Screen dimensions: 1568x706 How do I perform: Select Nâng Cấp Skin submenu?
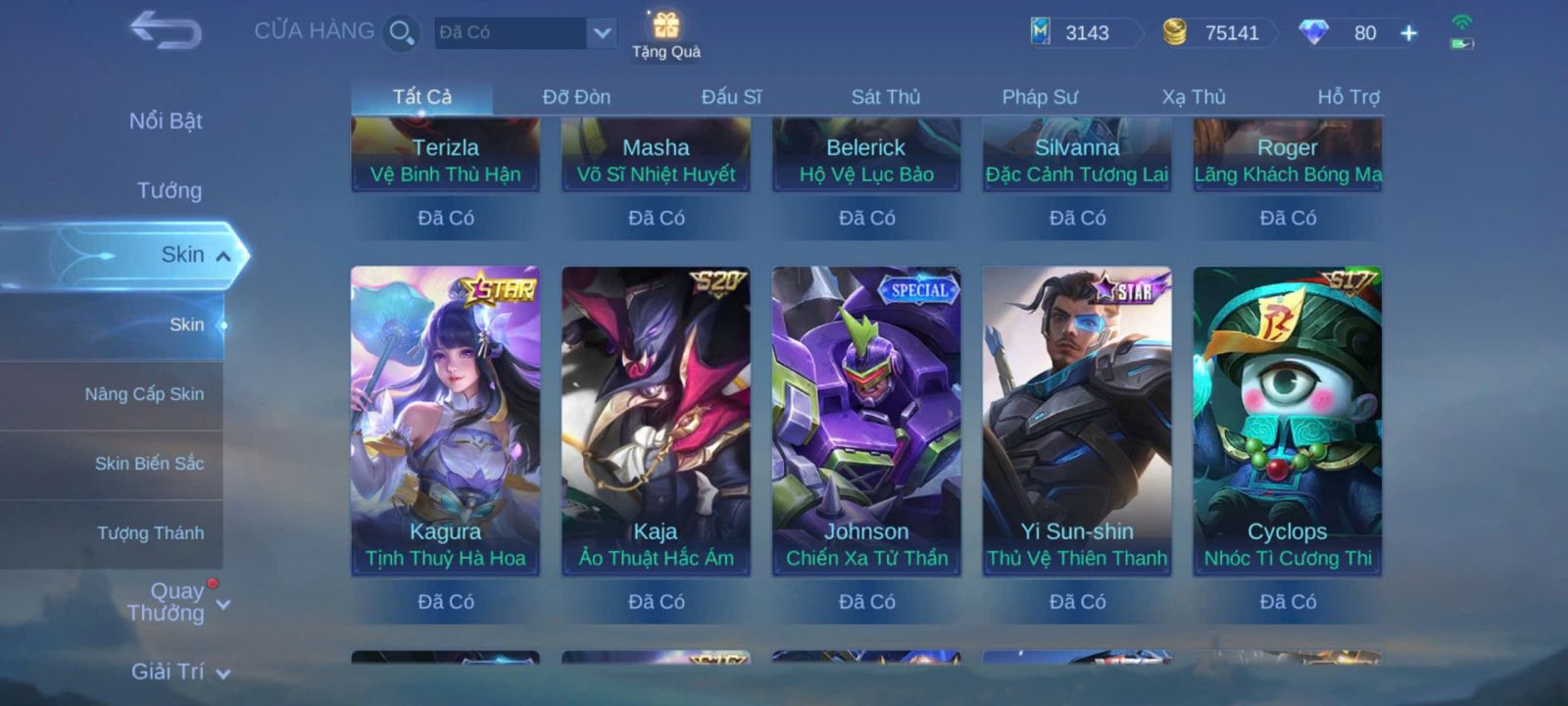pos(144,394)
